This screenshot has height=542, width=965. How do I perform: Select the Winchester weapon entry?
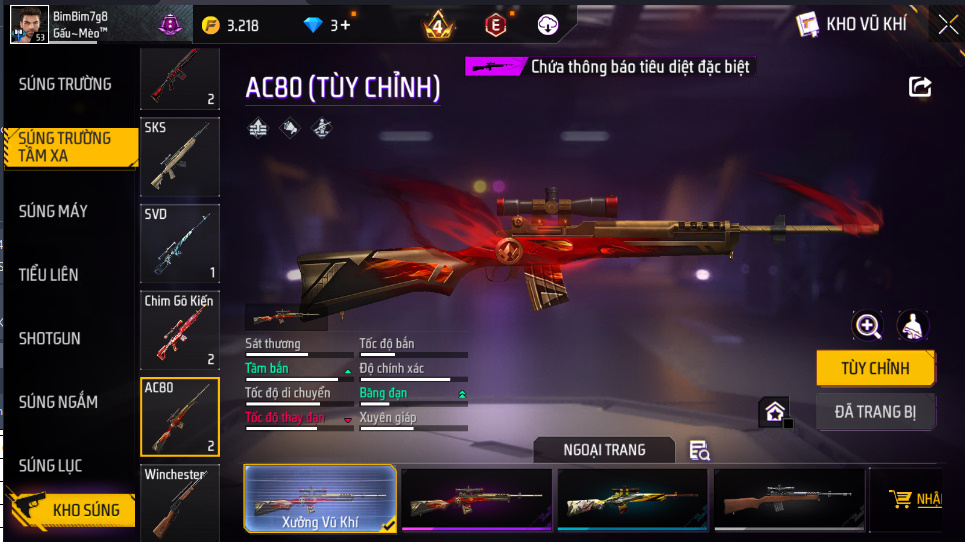click(x=180, y=502)
